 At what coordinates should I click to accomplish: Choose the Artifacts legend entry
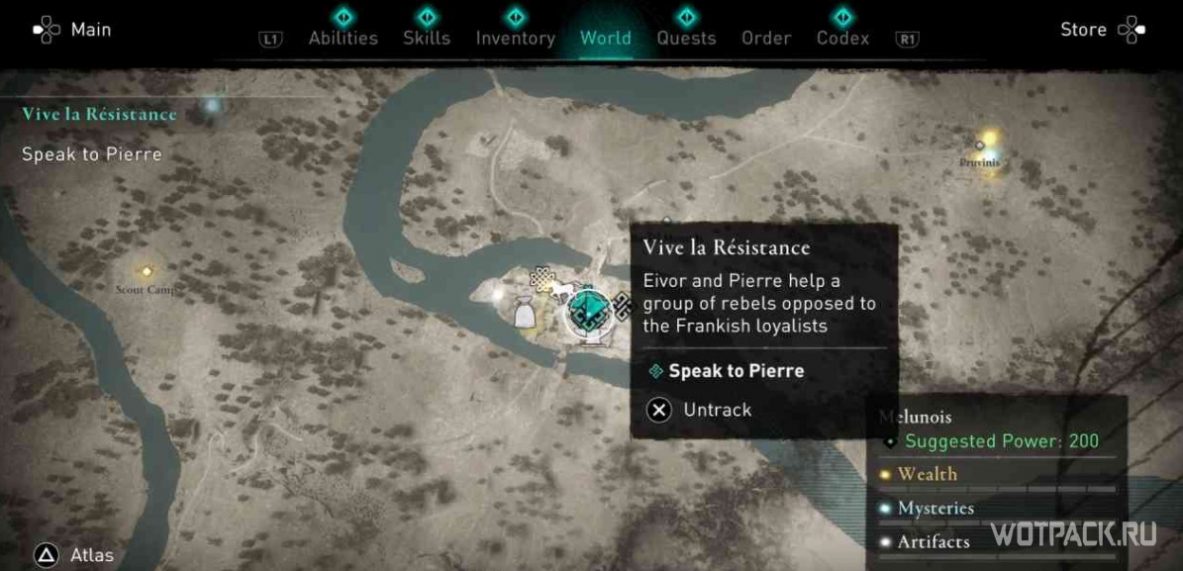933,542
